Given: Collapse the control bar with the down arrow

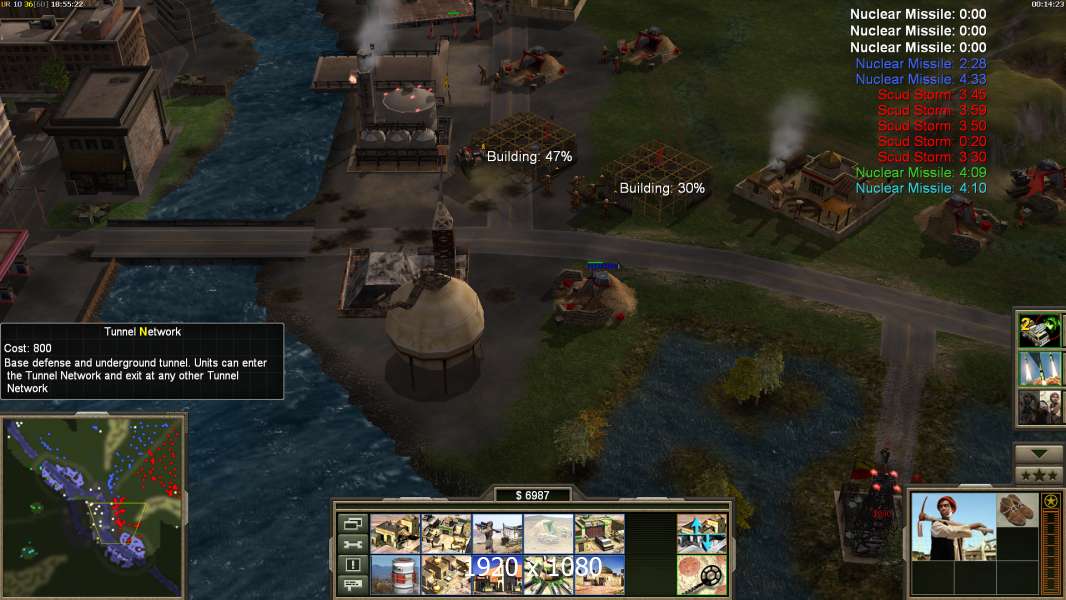Looking at the screenshot, I should point(1039,454).
